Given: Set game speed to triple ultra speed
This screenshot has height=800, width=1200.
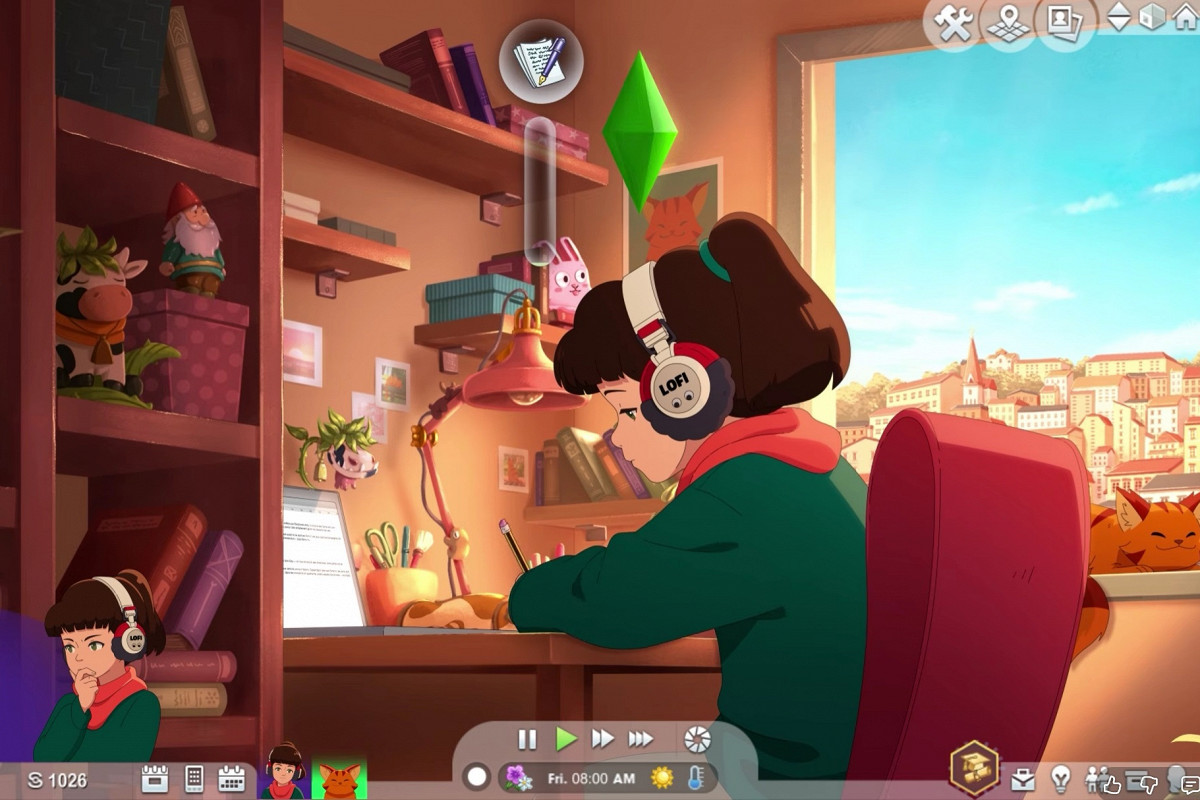Looking at the screenshot, I should click(641, 739).
